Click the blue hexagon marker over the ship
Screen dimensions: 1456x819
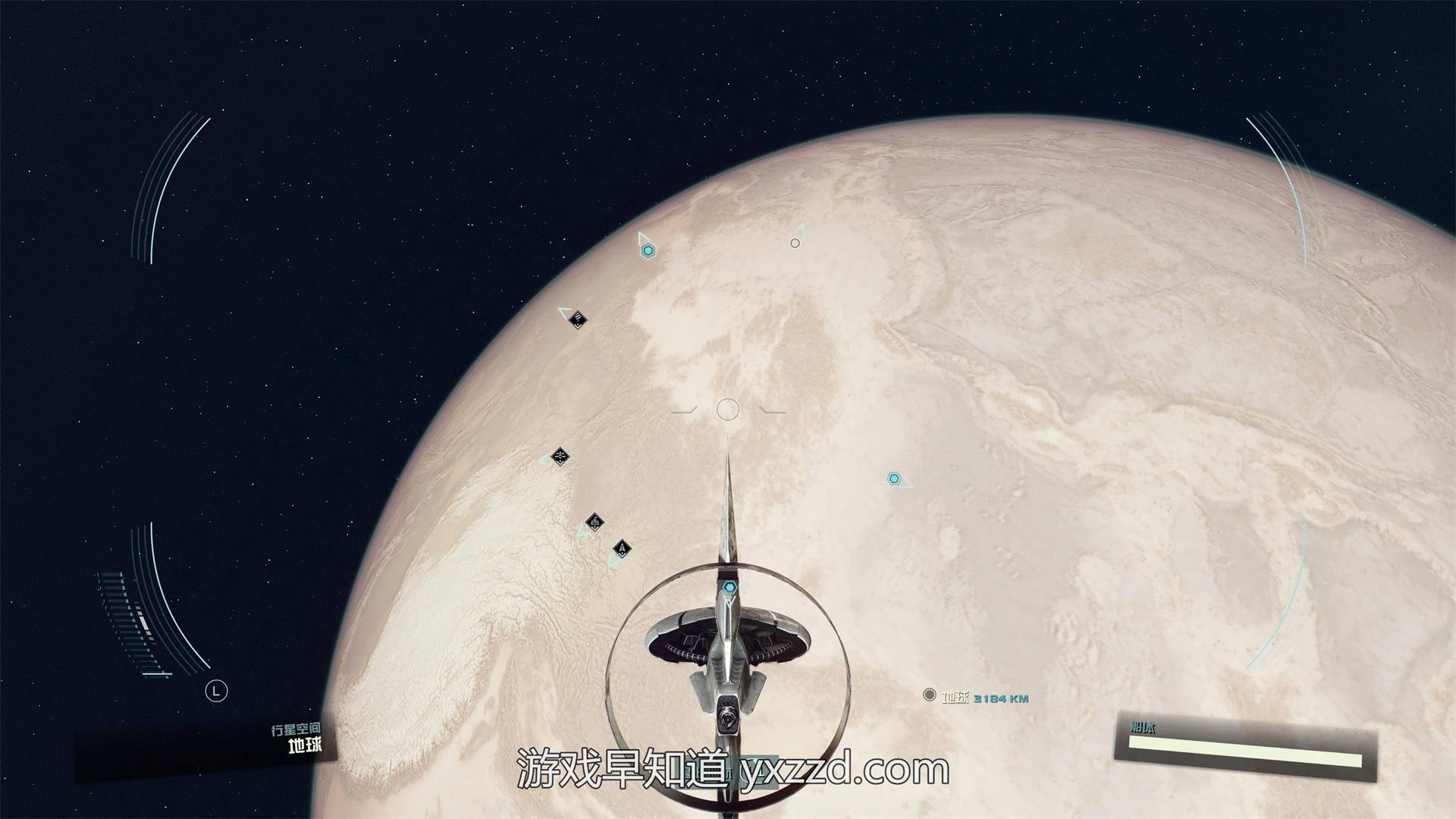click(x=729, y=587)
